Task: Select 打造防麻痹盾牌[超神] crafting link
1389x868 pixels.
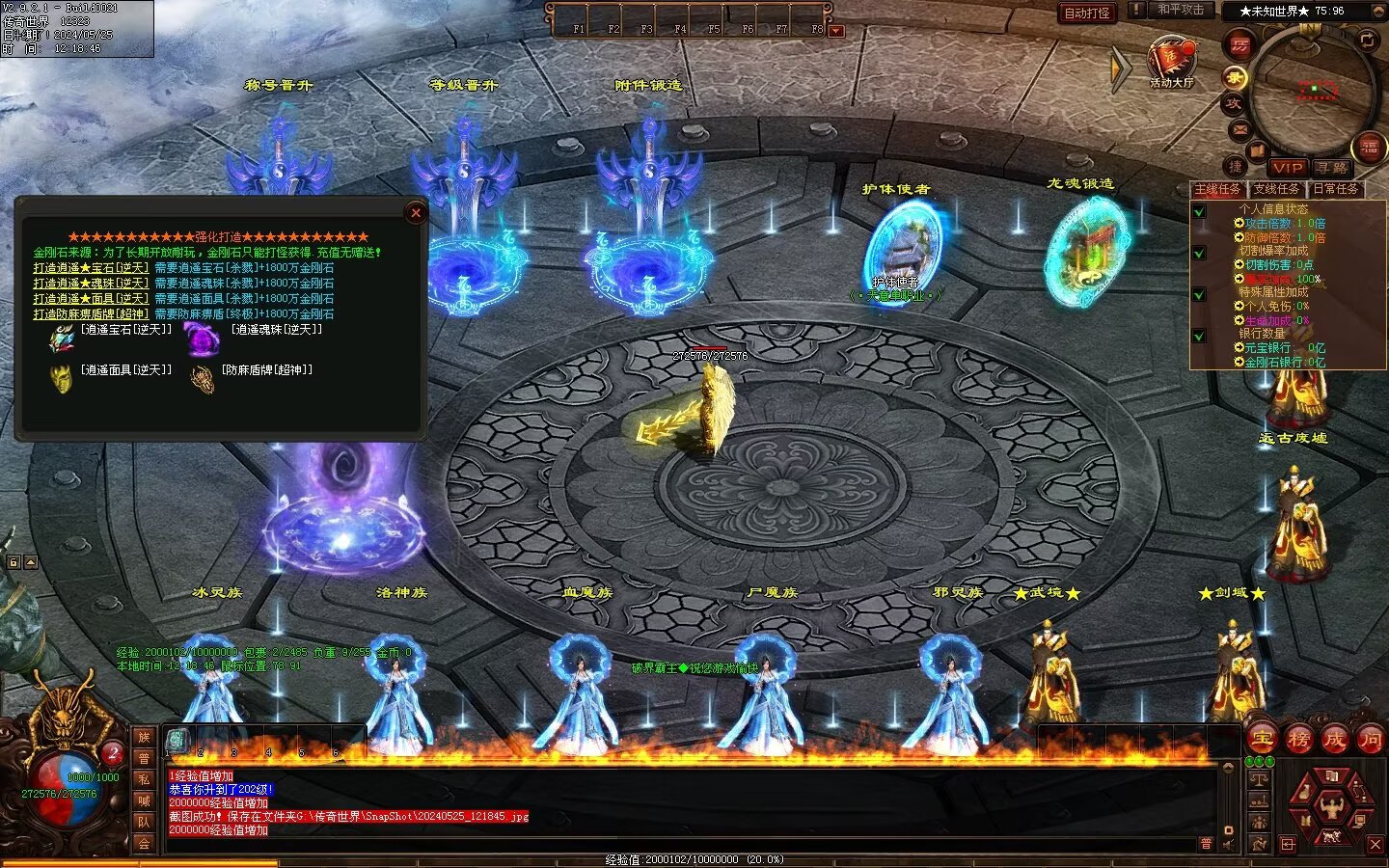Action: [91, 314]
